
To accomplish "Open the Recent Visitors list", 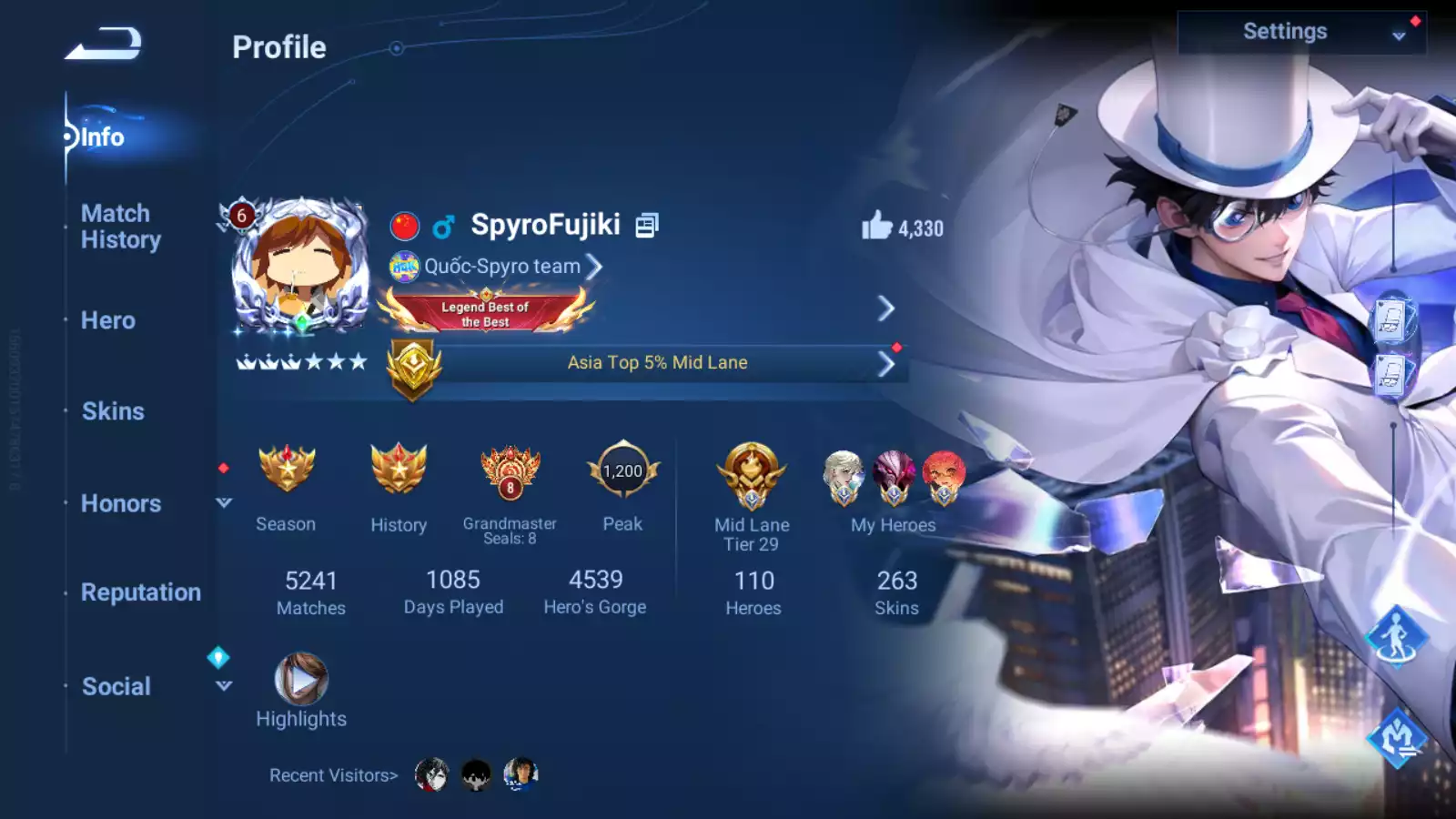I will click(334, 775).
